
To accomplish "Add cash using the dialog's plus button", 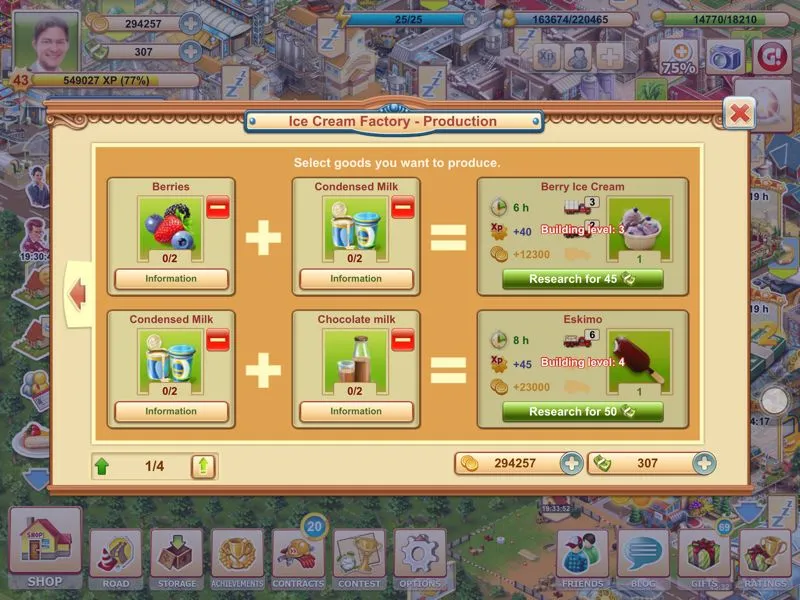I will pyautogui.click(x=704, y=464).
